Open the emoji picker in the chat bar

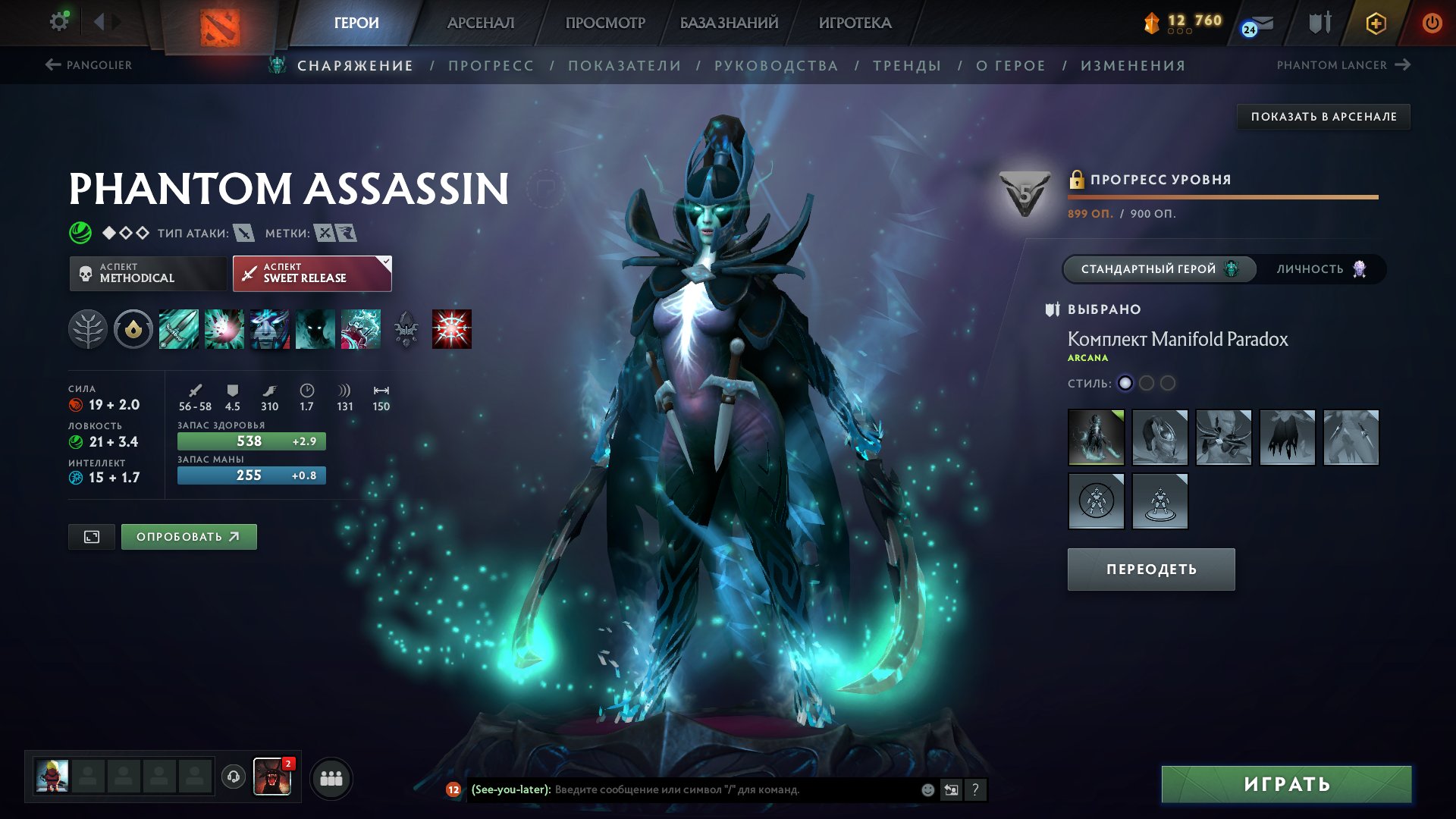tap(927, 790)
